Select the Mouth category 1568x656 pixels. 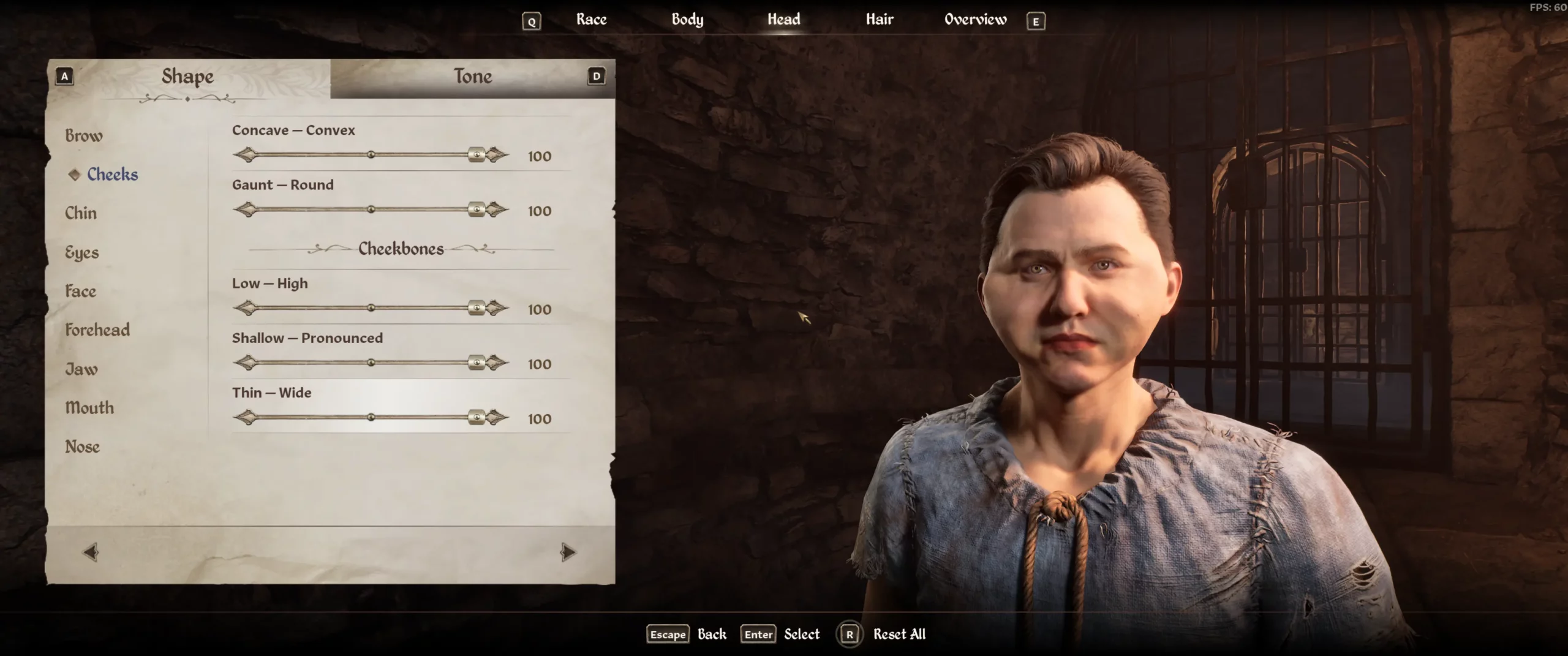point(89,408)
